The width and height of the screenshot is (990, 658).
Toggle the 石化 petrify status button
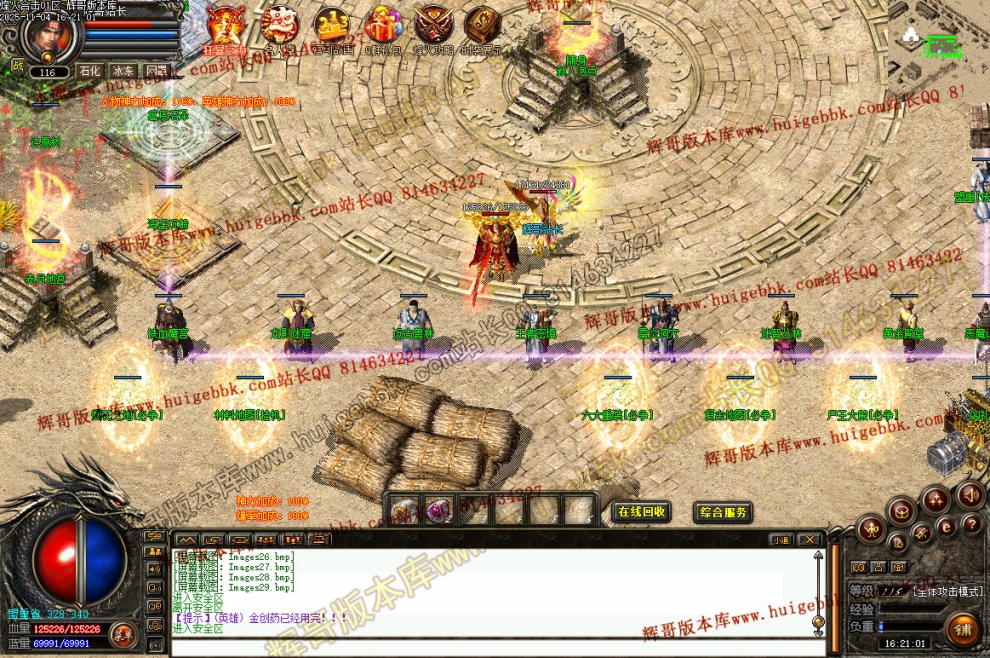pos(90,72)
